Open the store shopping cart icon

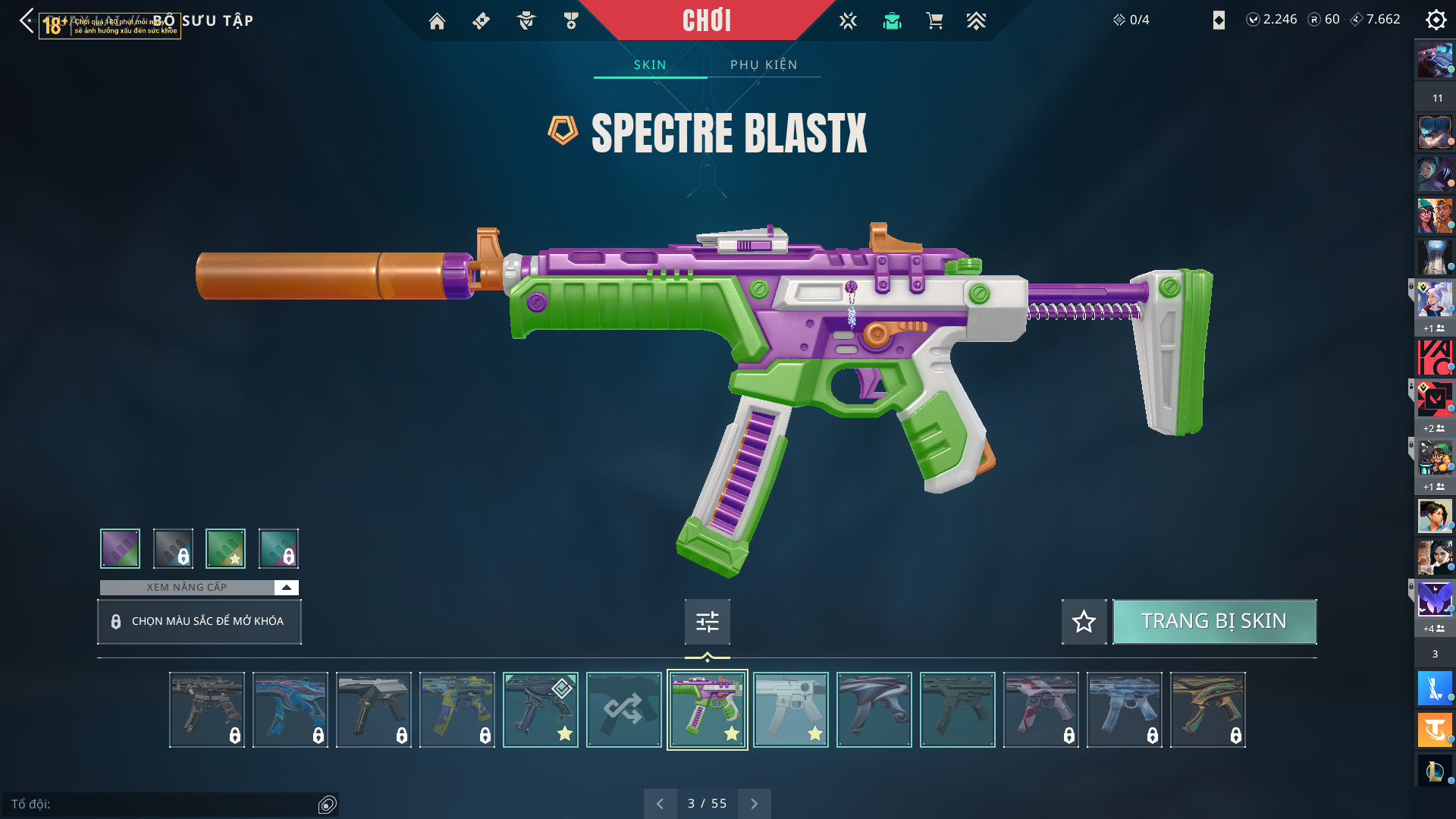point(934,21)
